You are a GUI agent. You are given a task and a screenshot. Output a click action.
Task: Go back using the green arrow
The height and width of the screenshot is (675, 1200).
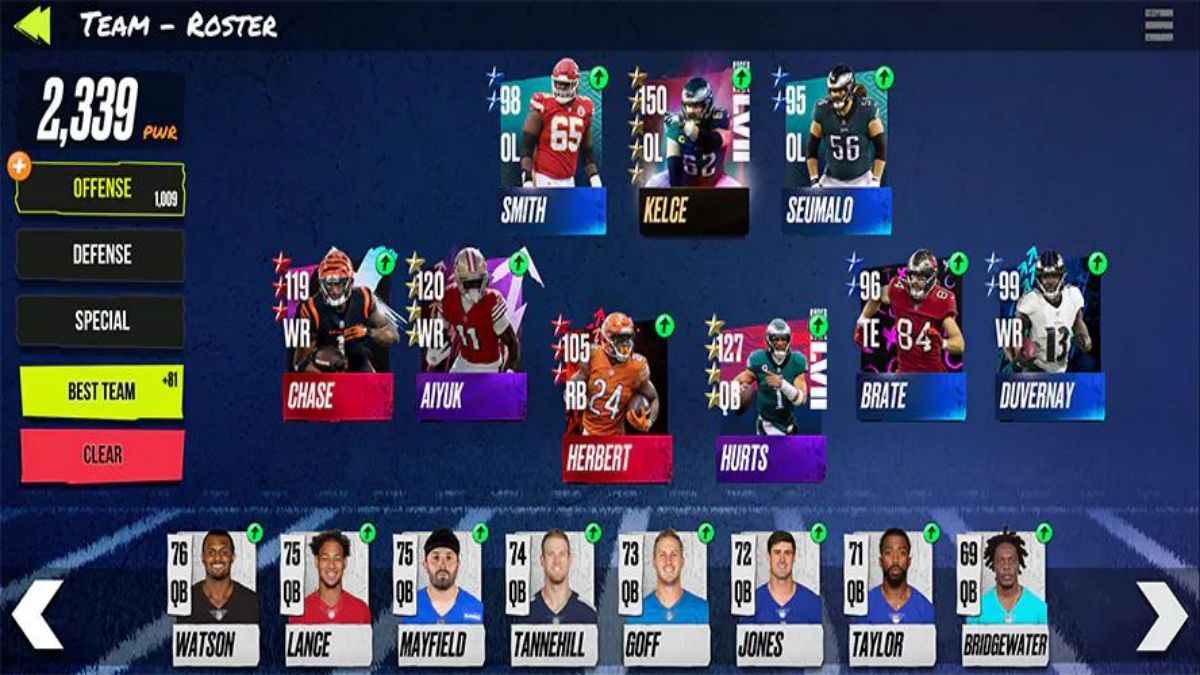coord(32,25)
